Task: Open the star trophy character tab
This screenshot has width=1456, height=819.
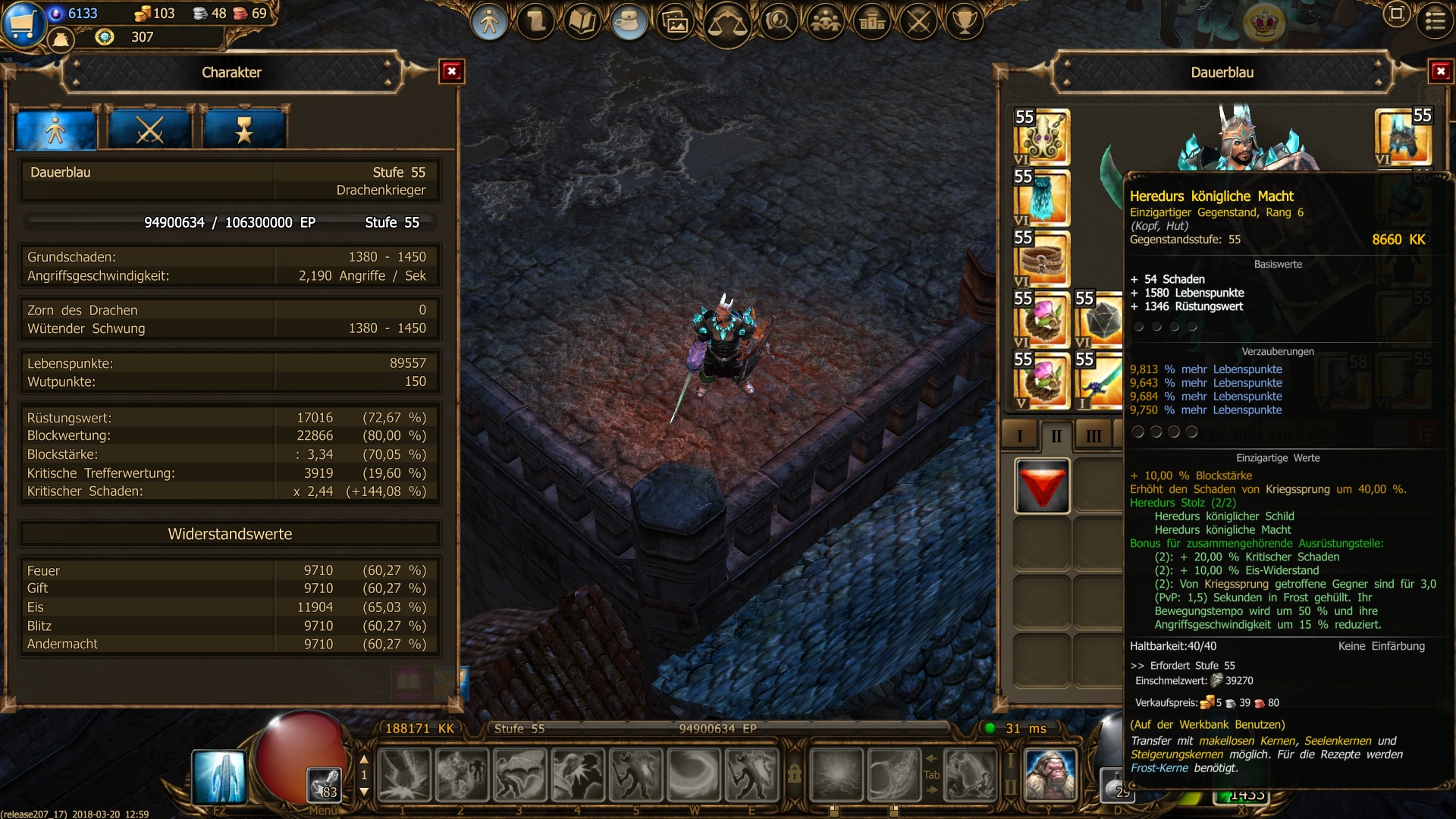Action: coord(243,130)
